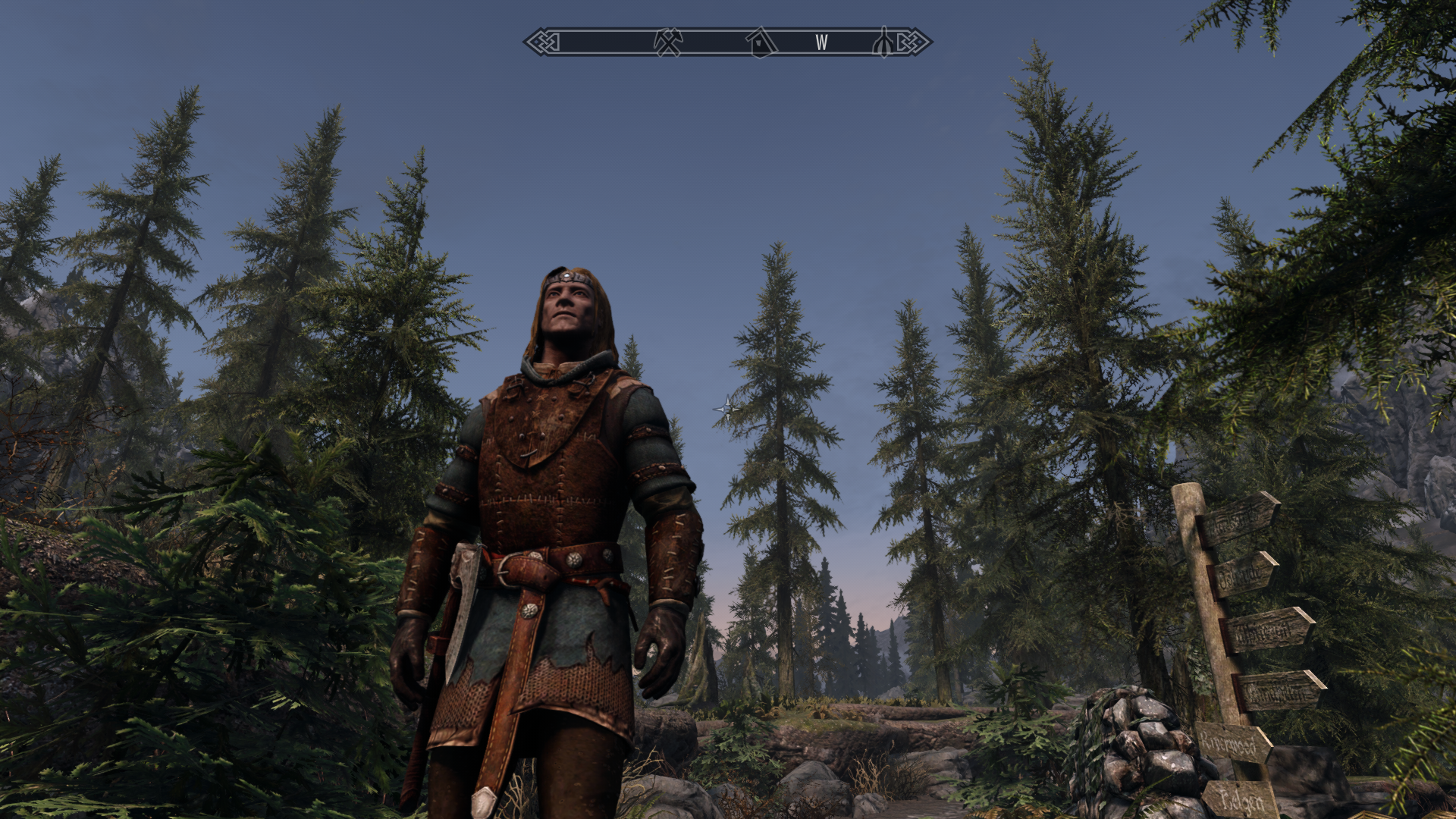Viewport: 1456px width, 819px height.
Task: Click the star-shaped quest marker in the sky
Action: [x=726, y=408]
